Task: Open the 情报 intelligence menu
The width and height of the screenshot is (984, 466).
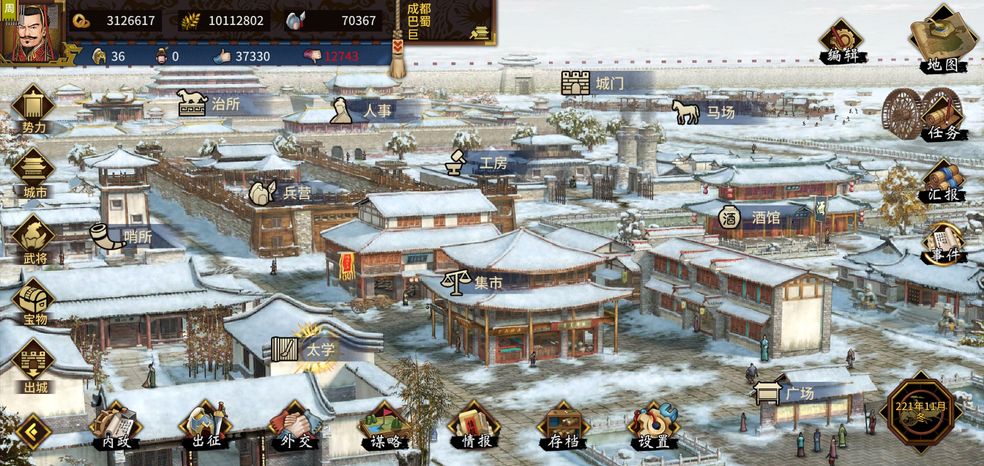Action: pos(473,424)
